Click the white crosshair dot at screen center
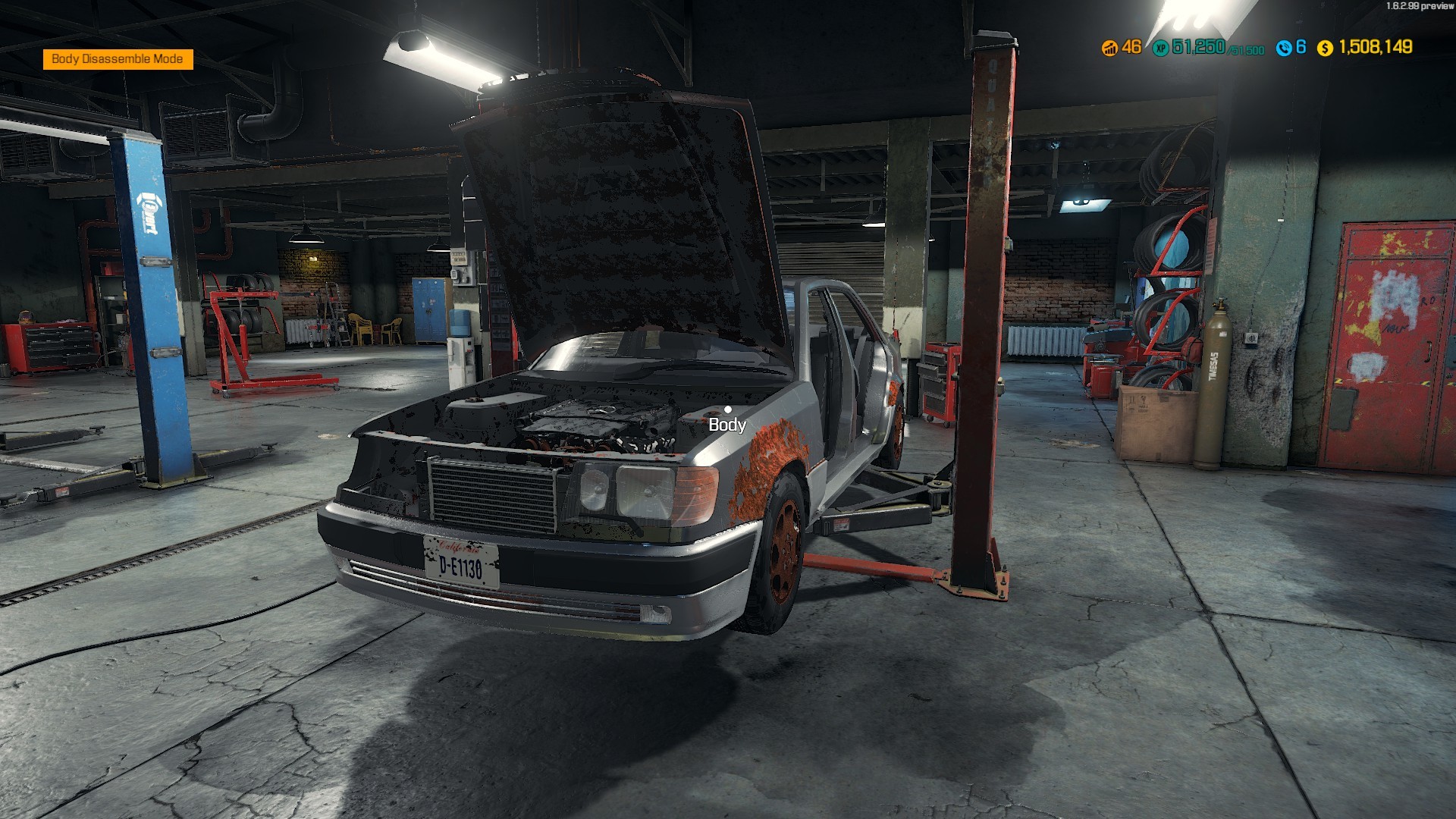This screenshot has height=819, width=1456. click(728, 409)
